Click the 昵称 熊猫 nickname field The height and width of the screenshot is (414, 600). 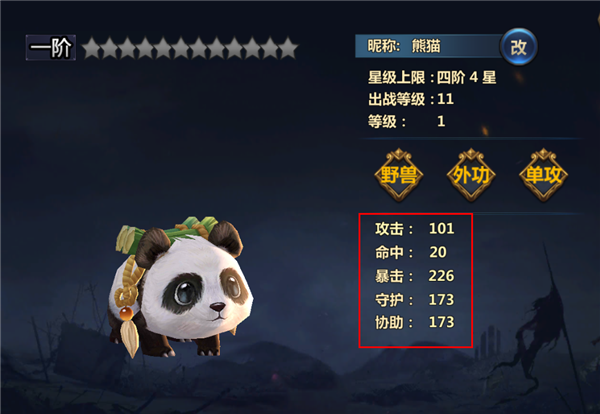point(428,46)
